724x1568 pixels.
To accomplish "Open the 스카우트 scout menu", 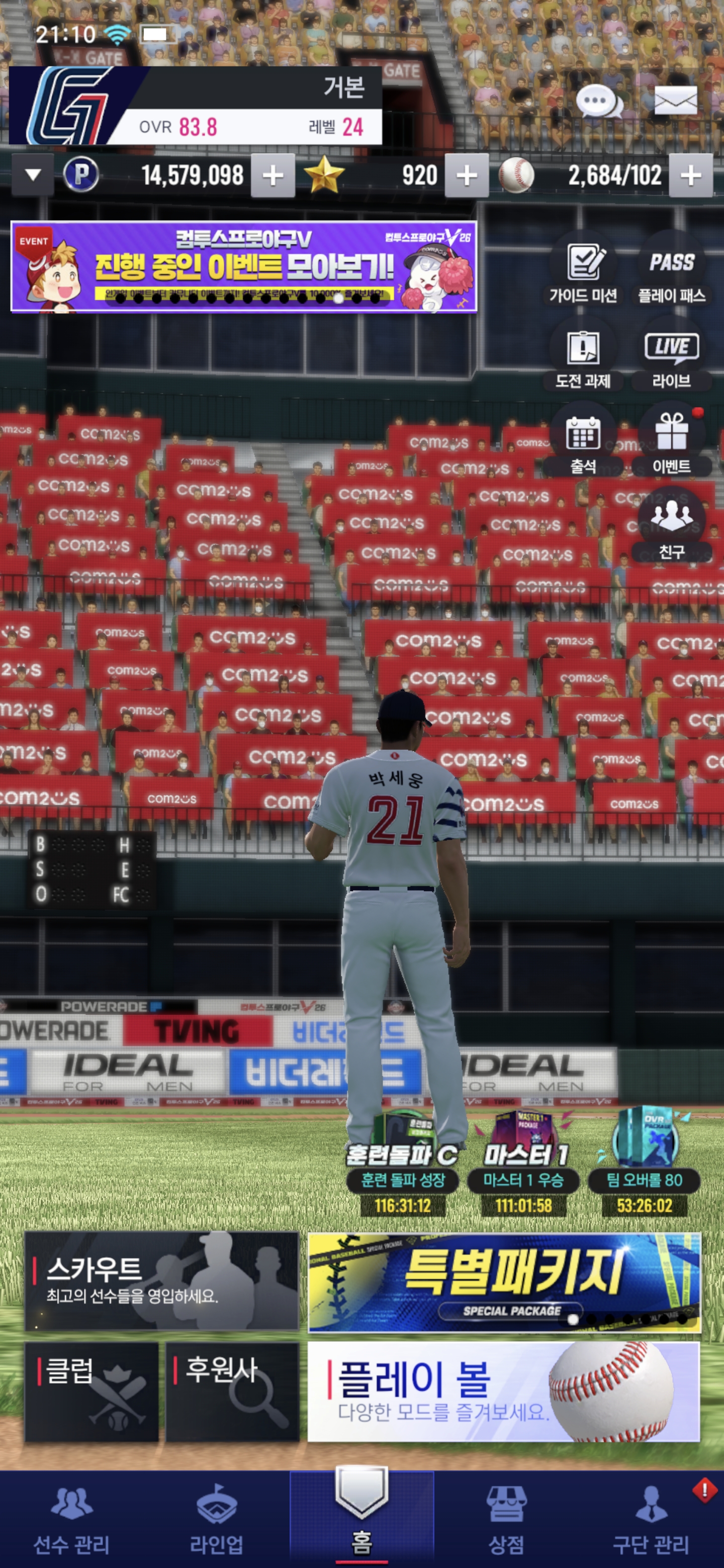I will point(162,1281).
